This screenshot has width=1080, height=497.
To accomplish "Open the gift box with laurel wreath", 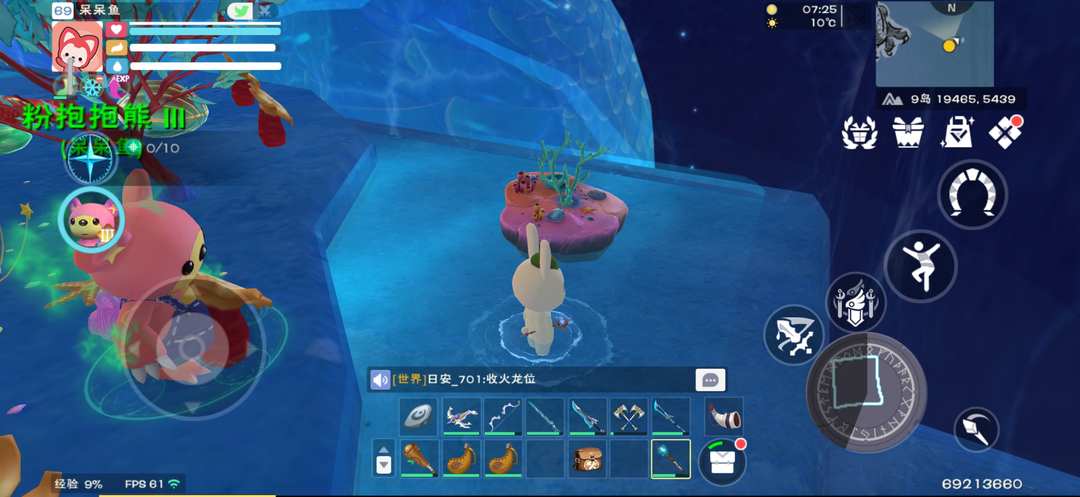I will 860,133.
